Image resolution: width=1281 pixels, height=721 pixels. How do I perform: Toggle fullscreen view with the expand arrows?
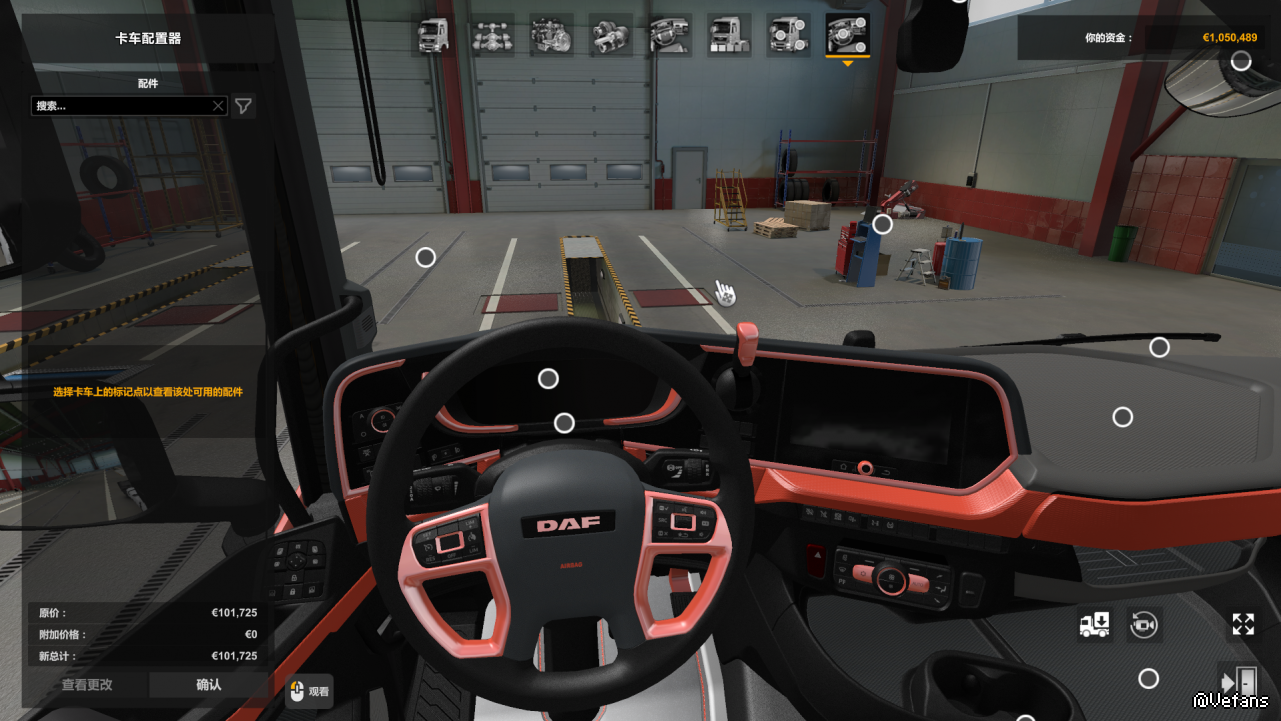point(1243,625)
